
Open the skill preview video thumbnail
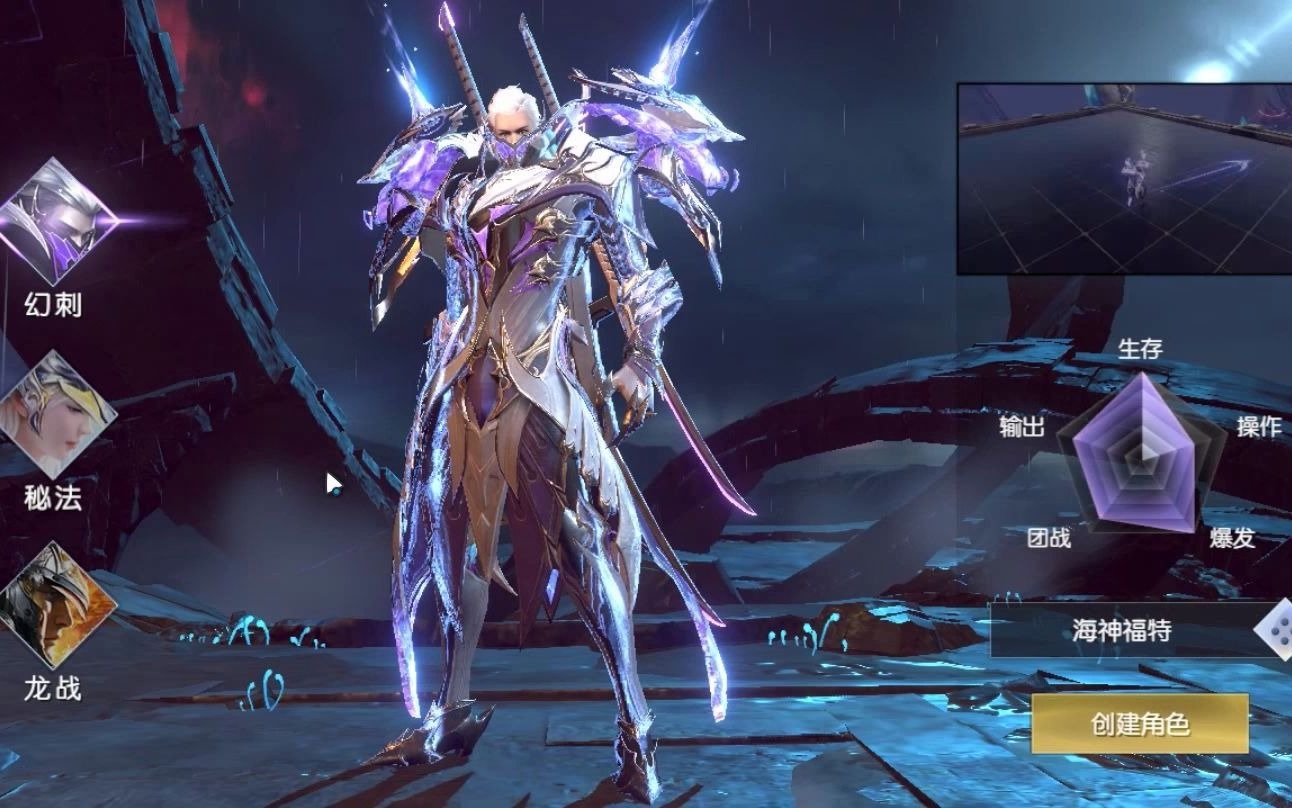coord(1124,178)
